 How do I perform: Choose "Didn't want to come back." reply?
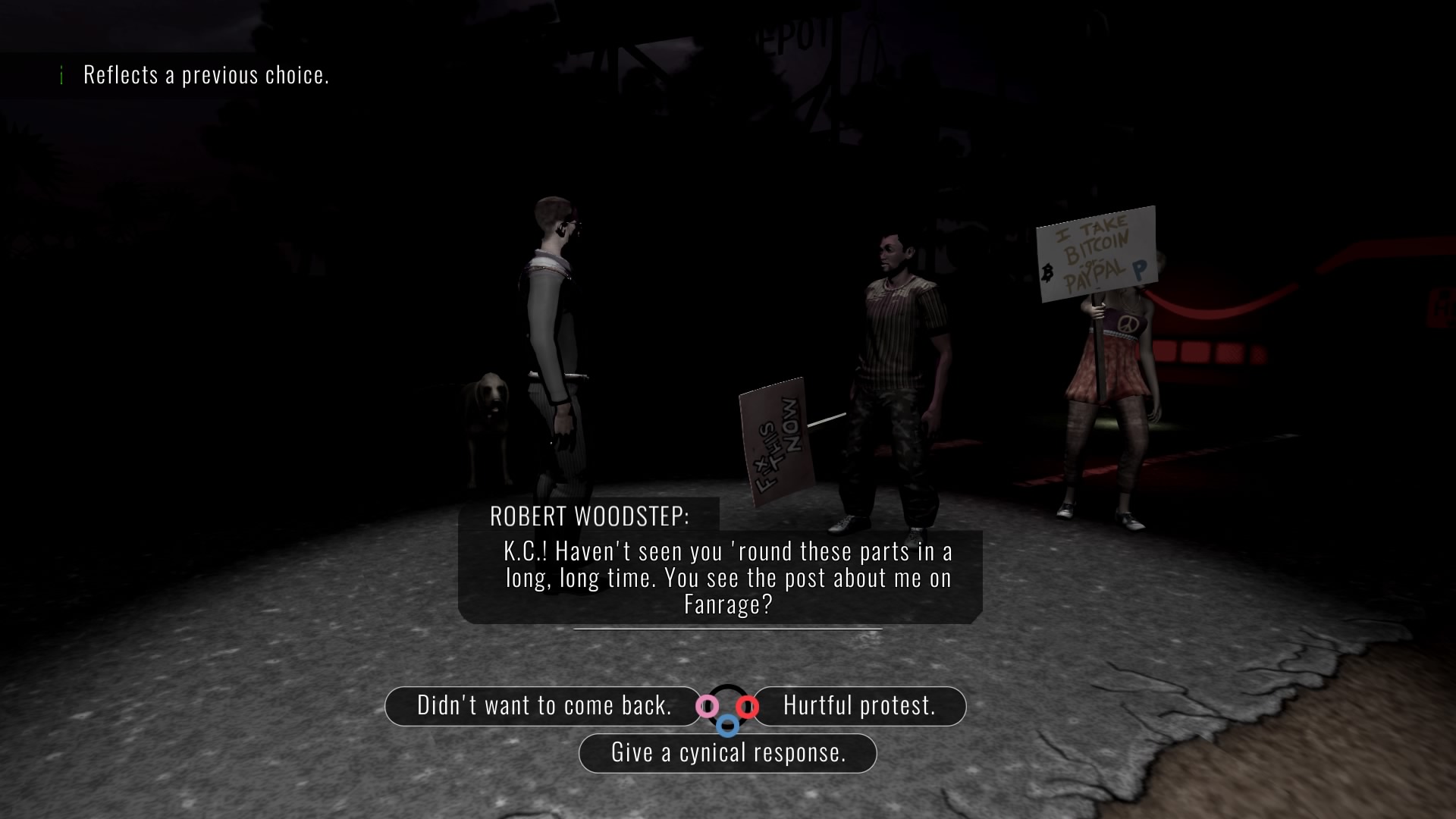tap(543, 706)
